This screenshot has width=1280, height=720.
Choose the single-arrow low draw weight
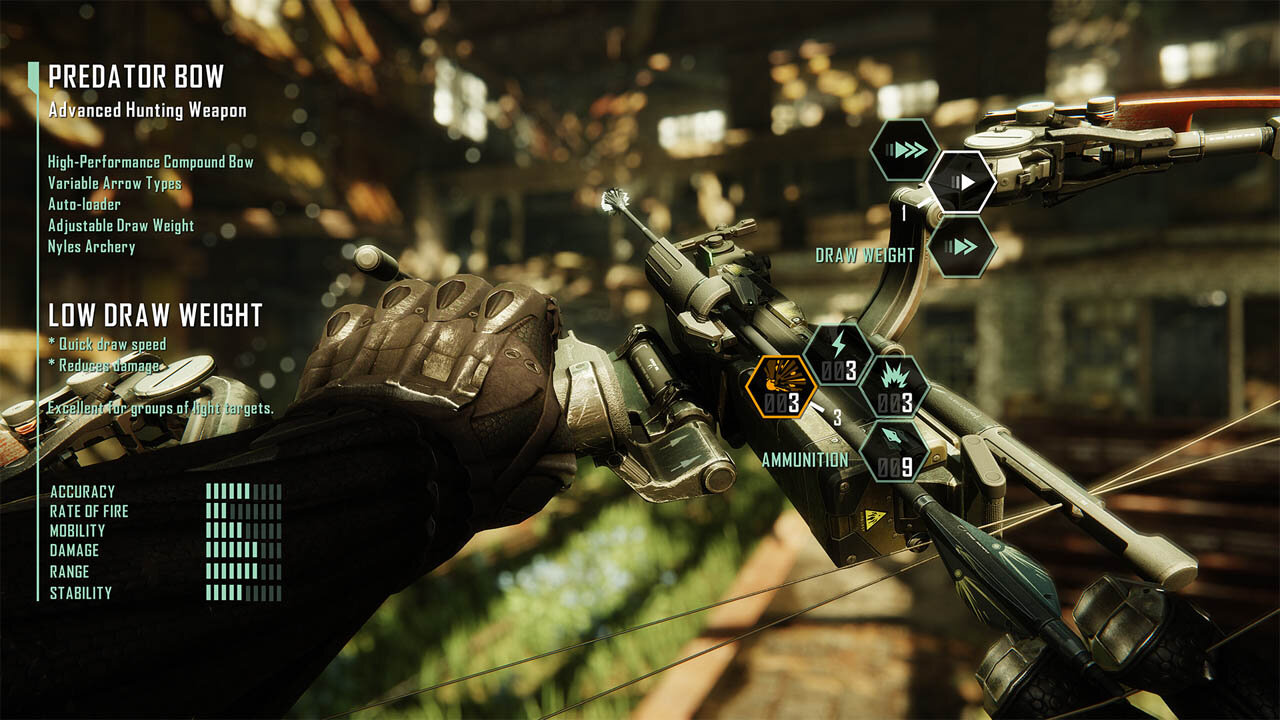click(961, 182)
